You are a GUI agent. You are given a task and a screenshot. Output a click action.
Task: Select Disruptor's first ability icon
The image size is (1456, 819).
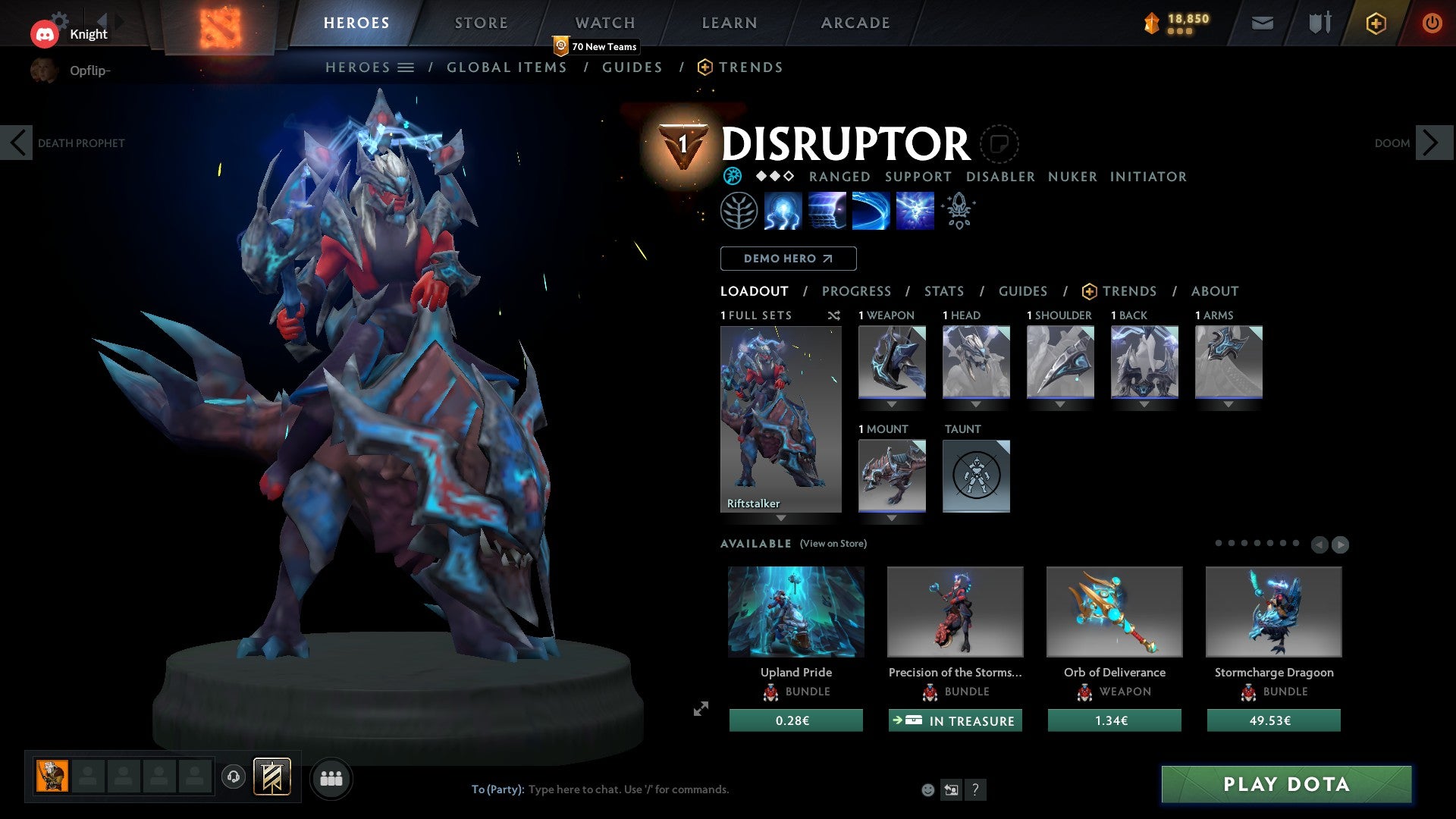point(782,210)
